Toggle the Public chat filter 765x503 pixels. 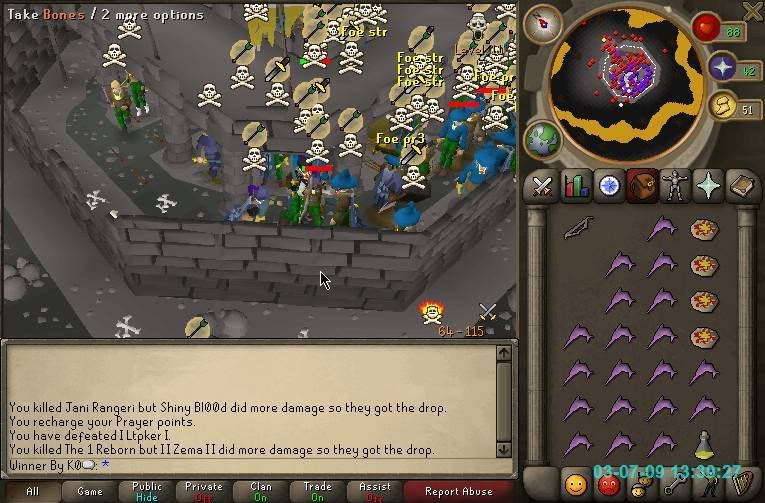tap(147, 491)
